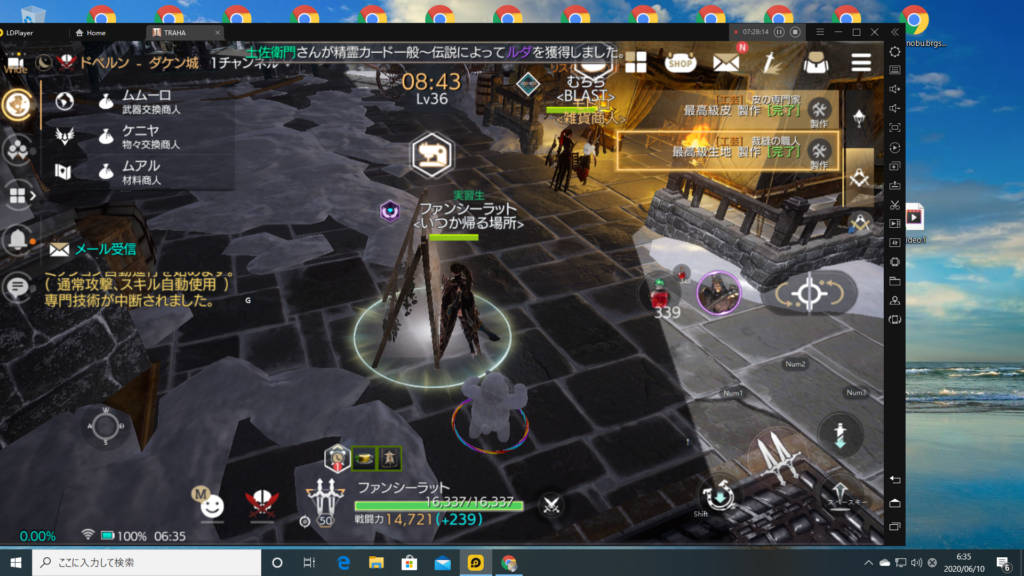The height and width of the screenshot is (576, 1024).
Task: Open the メール受信 mail notification
Action: click(x=93, y=249)
